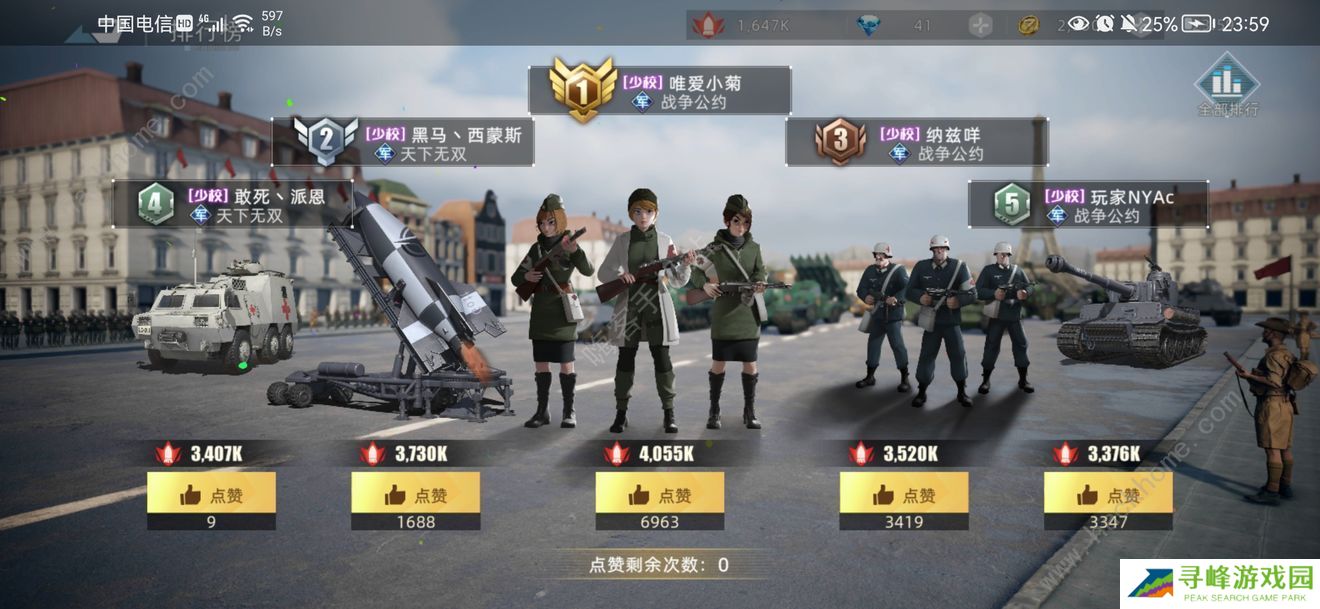This screenshot has height=609, width=1320.
Task: Select rank 3 player 纳兹咩 nameplate
Action: (918, 143)
